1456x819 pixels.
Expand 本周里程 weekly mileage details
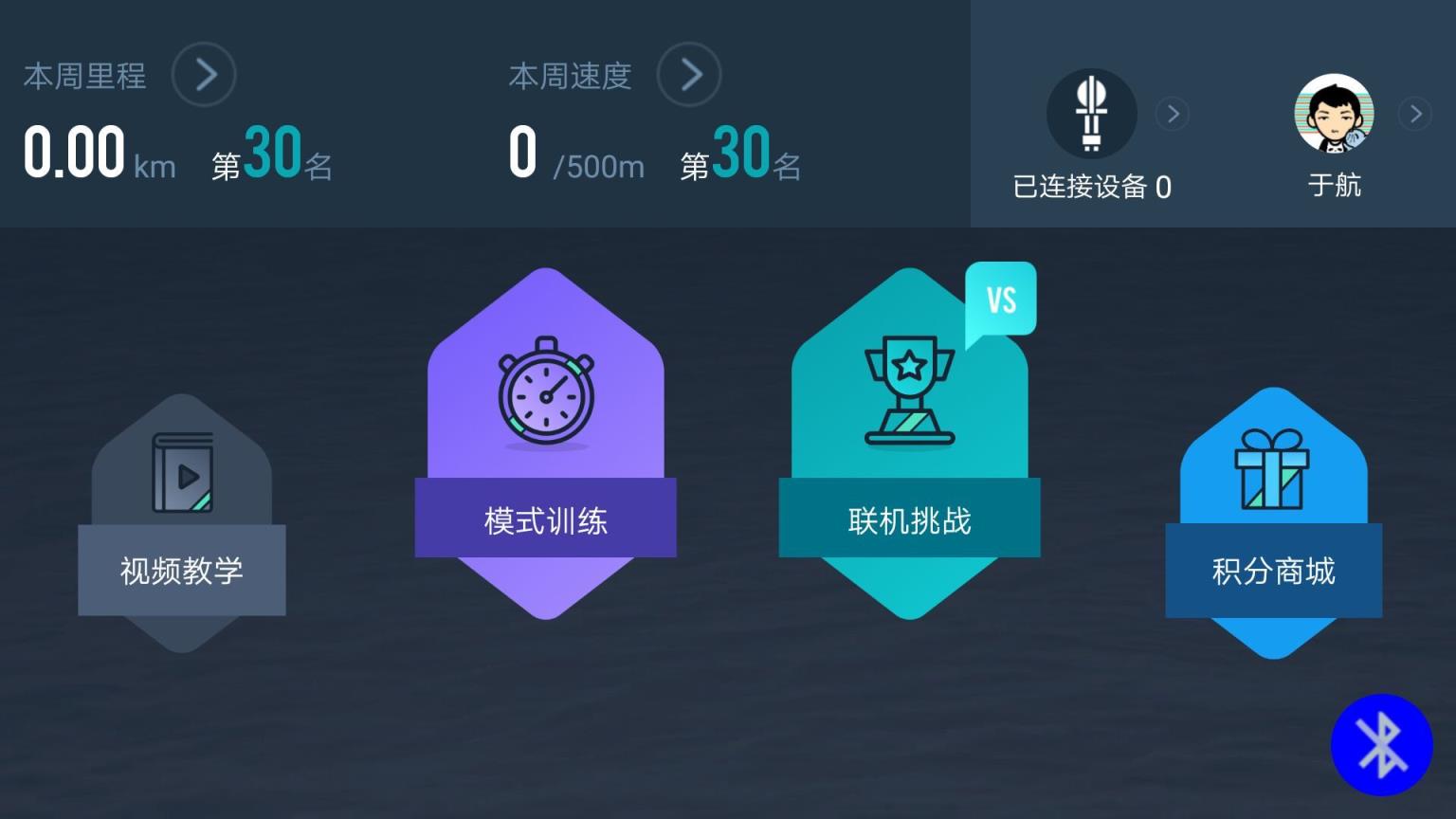click(x=204, y=74)
